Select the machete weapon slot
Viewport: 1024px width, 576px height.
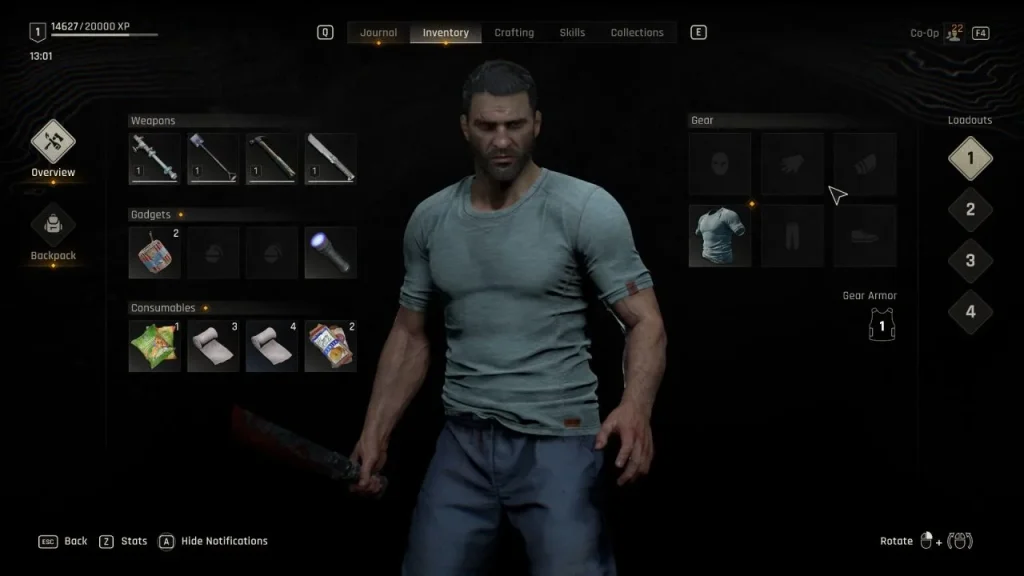(330, 158)
